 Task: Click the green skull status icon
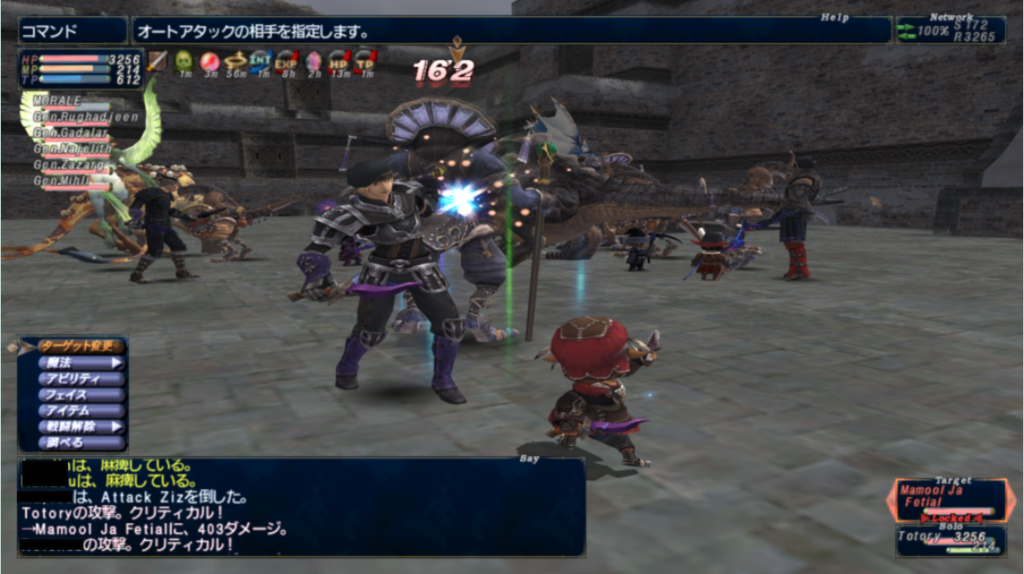coord(184,62)
